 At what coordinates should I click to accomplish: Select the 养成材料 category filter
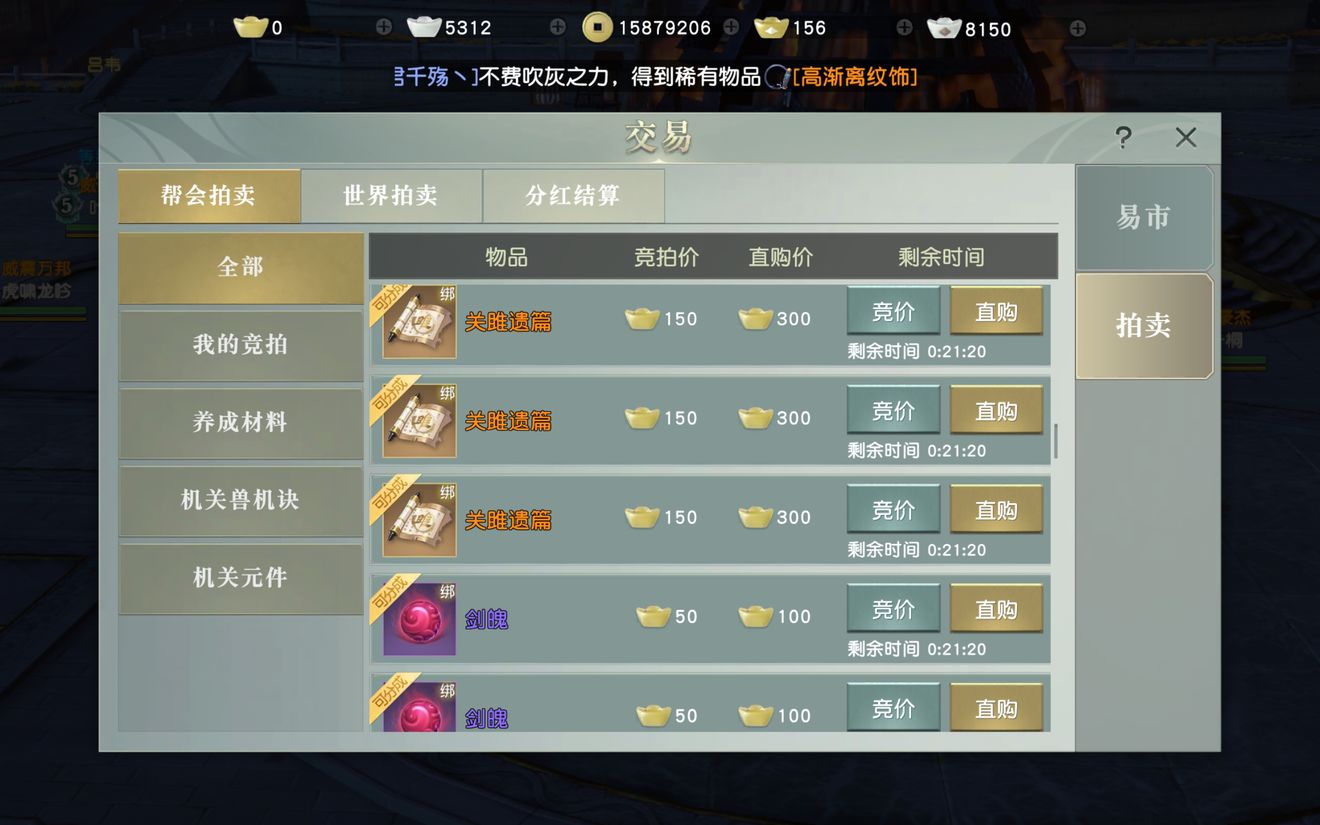(x=240, y=424)
